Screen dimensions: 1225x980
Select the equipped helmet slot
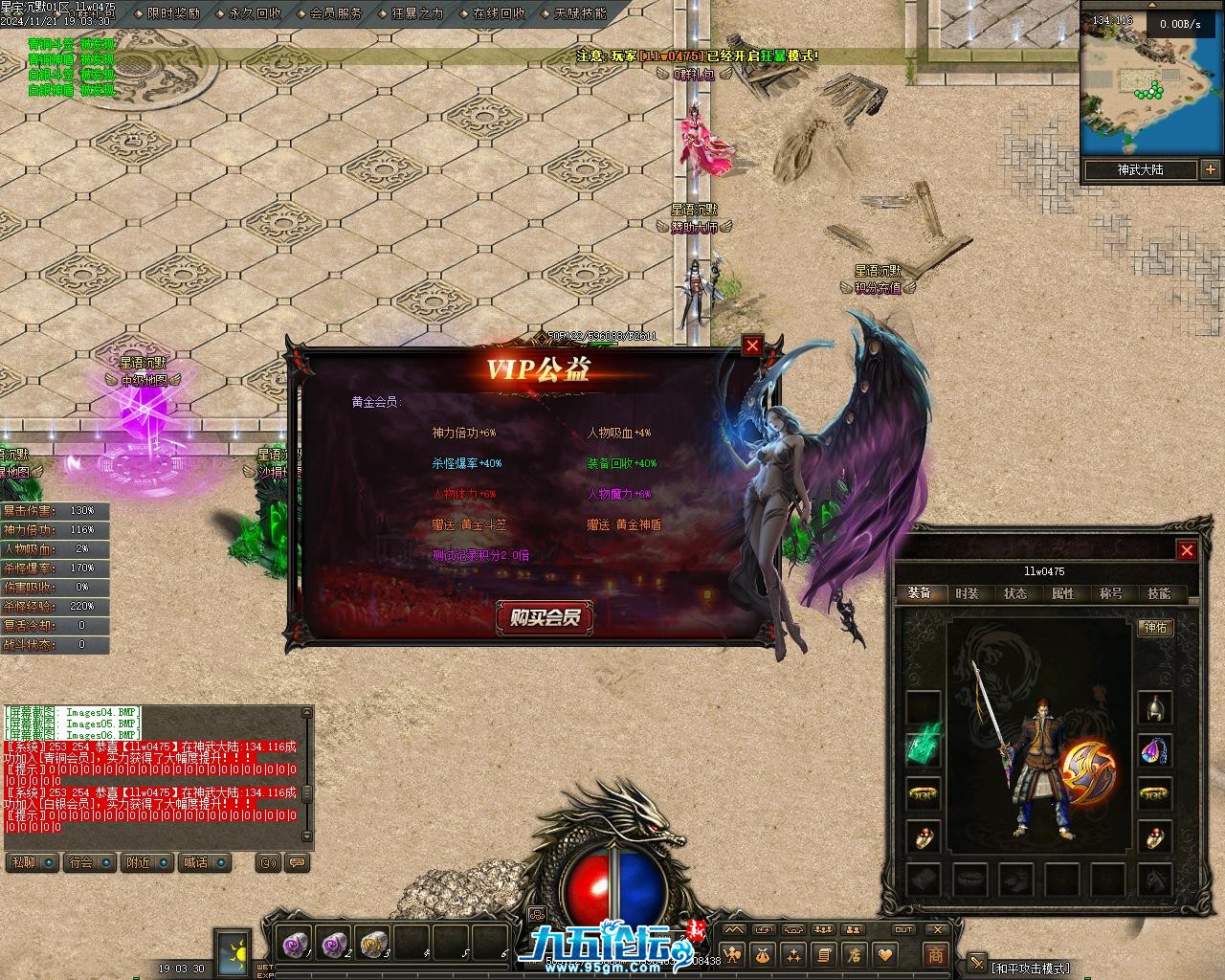point(1155,708)
